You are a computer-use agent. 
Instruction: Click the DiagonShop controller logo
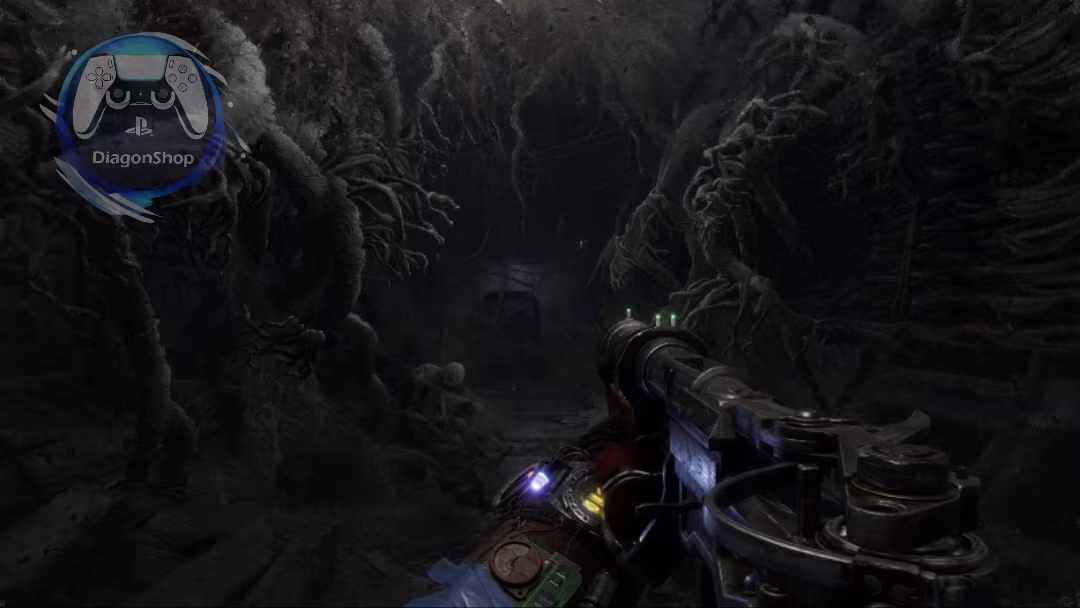(x=140, y=120)
